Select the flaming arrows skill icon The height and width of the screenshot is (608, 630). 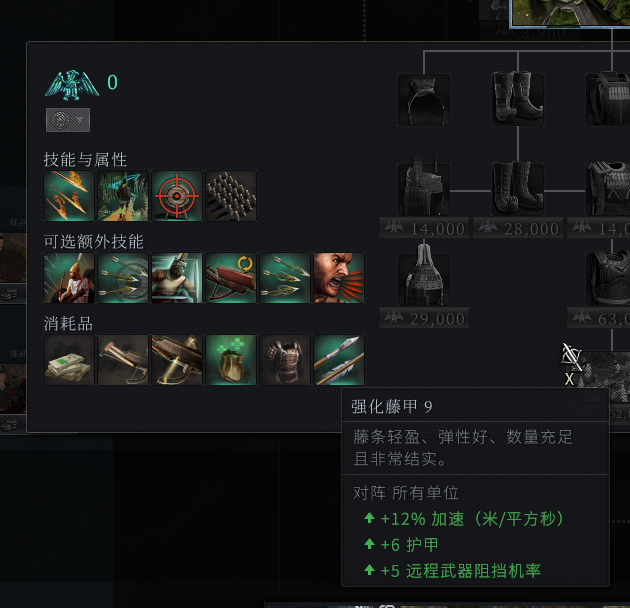tap(69, 196)
